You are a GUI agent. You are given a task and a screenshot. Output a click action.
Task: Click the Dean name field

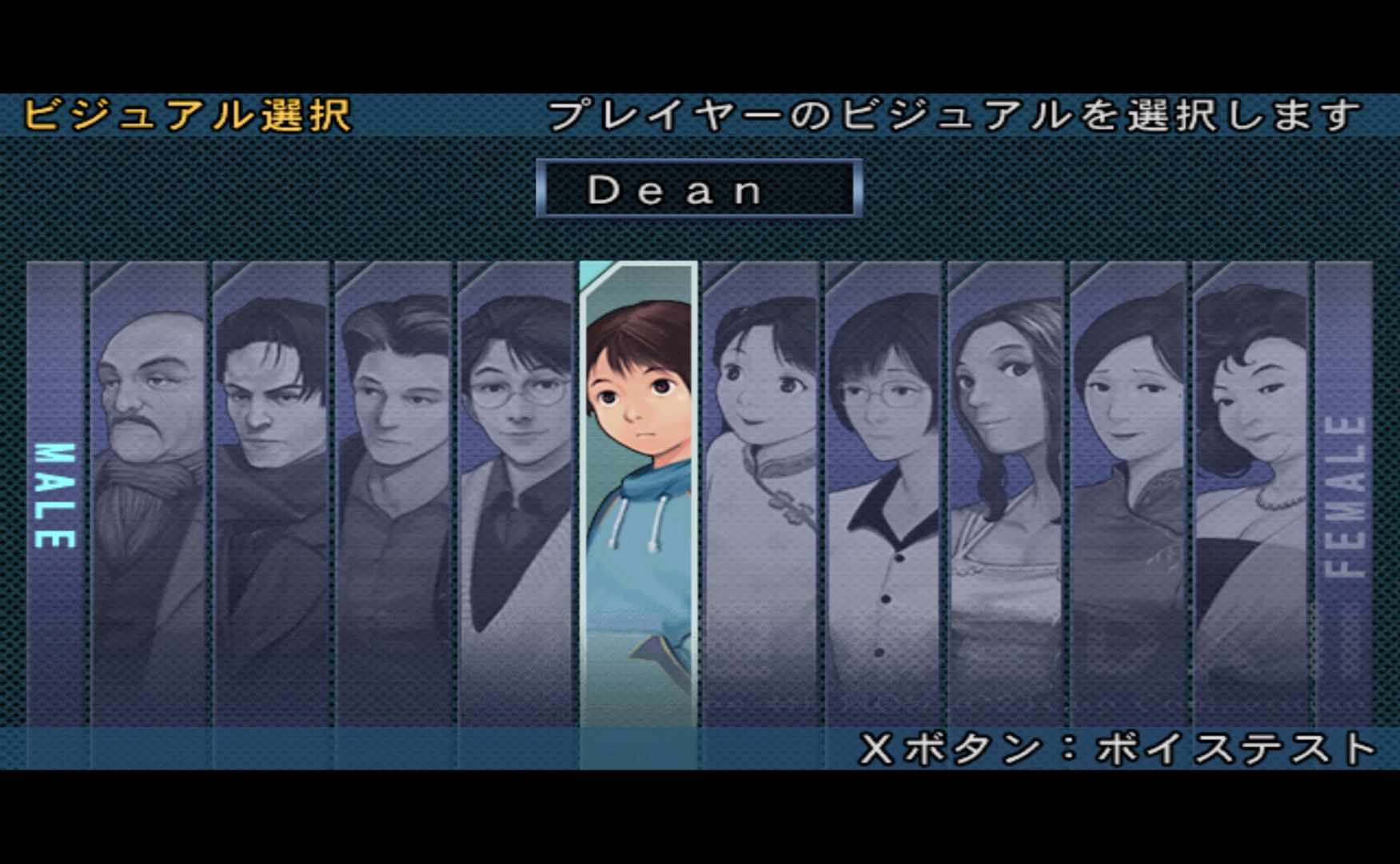coord(699,189)
